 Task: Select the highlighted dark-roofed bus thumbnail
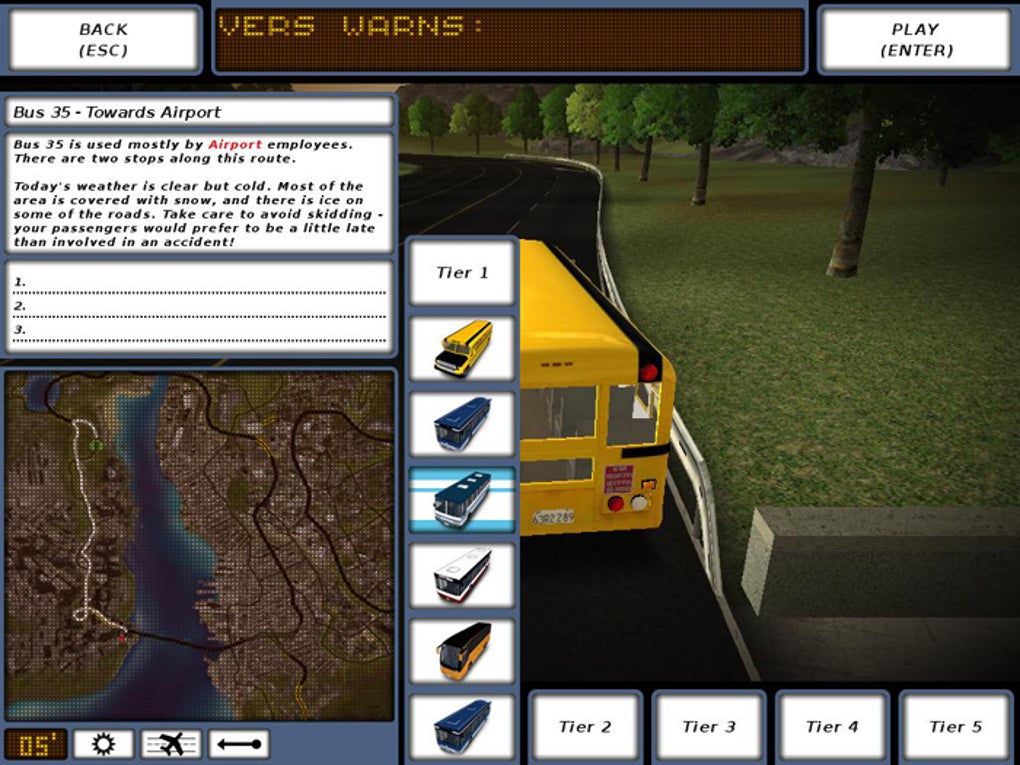pyautogui.click(x=462, y=499)
